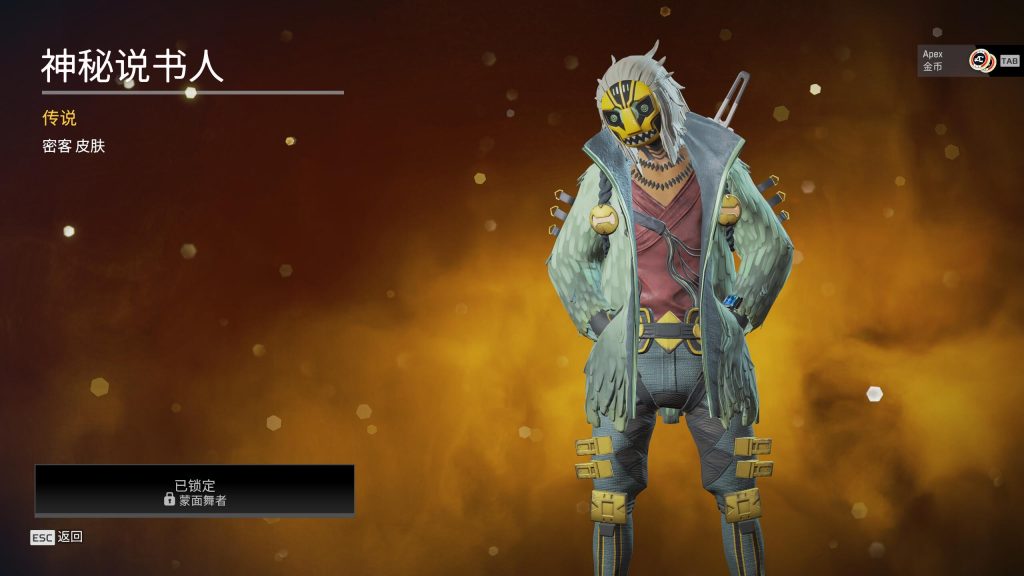
Task: Click the locked 已锁定 蒙面舞者 button
Action: click(195, 490)
